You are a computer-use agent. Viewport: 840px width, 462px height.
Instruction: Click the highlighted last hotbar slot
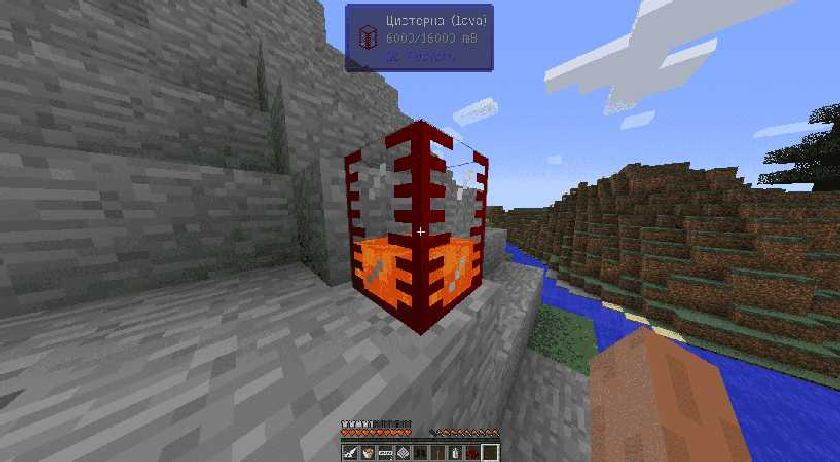(x=489, y=453)
